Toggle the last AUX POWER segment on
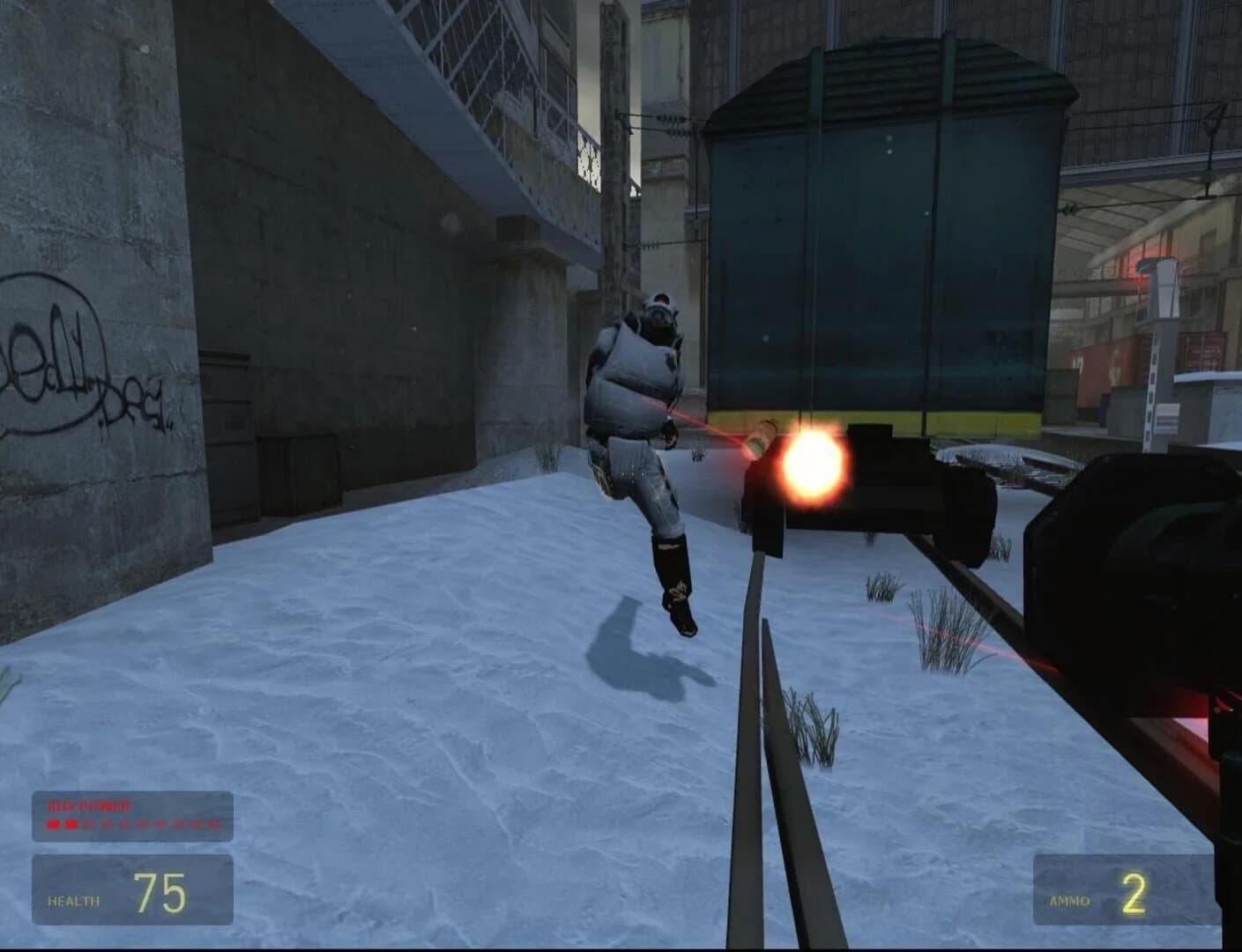The height and width of the screenshot is (952, 1242). [x=215, y=825]
